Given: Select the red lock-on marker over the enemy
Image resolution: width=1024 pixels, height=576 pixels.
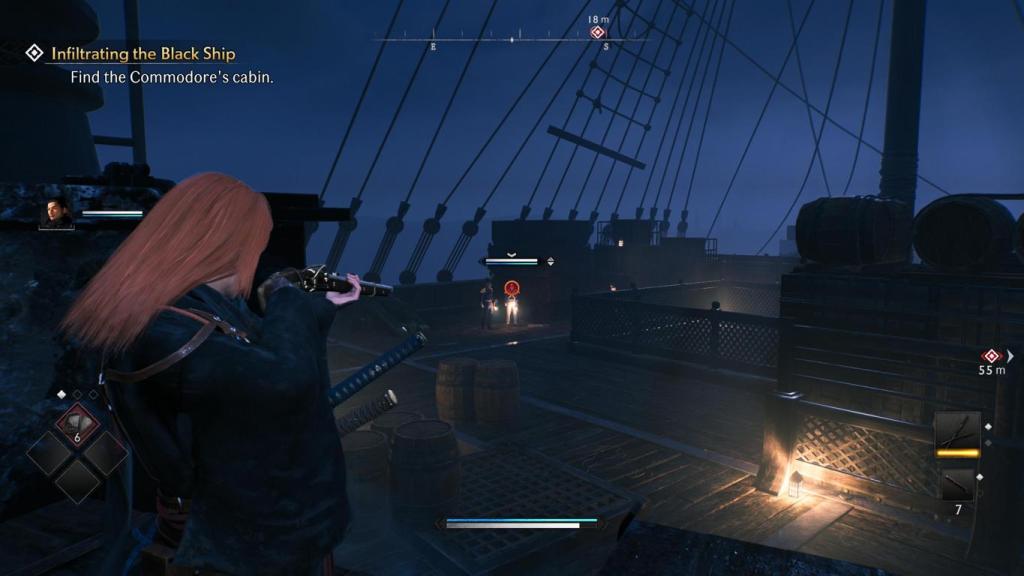Looking at the screenshot, I should coord(512,289).
